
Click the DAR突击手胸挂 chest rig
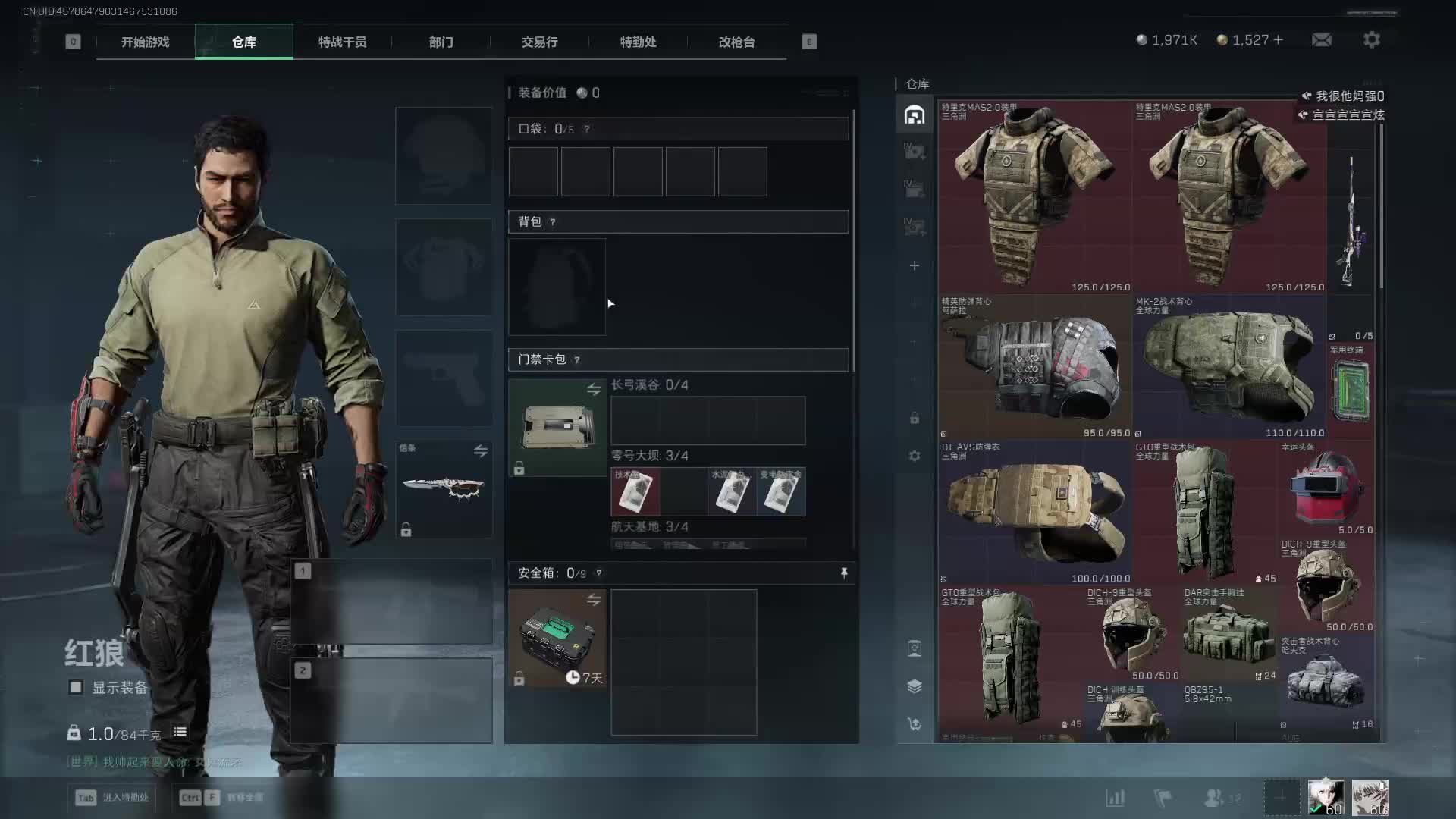[x=1228, y=635]
